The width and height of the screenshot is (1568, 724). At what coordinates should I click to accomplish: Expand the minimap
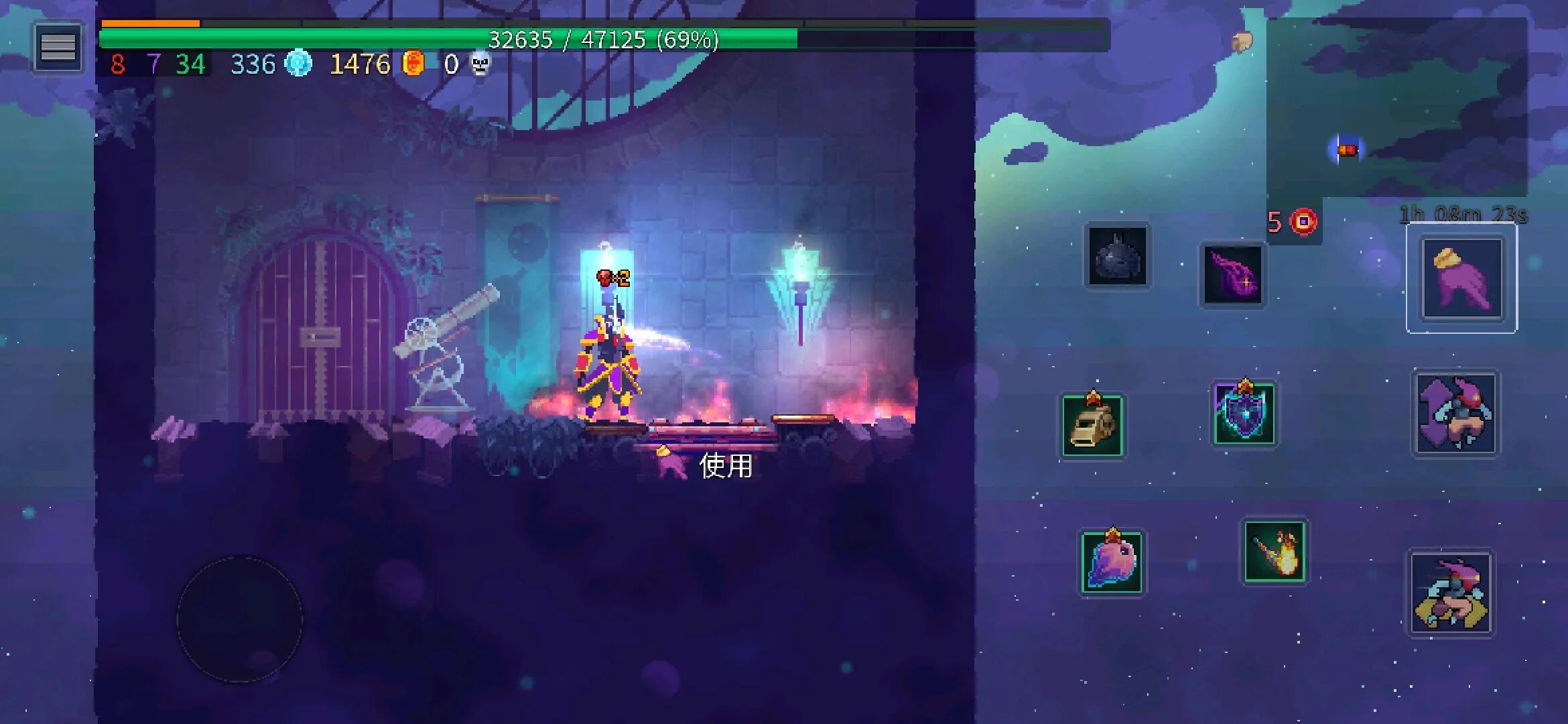1396,107
